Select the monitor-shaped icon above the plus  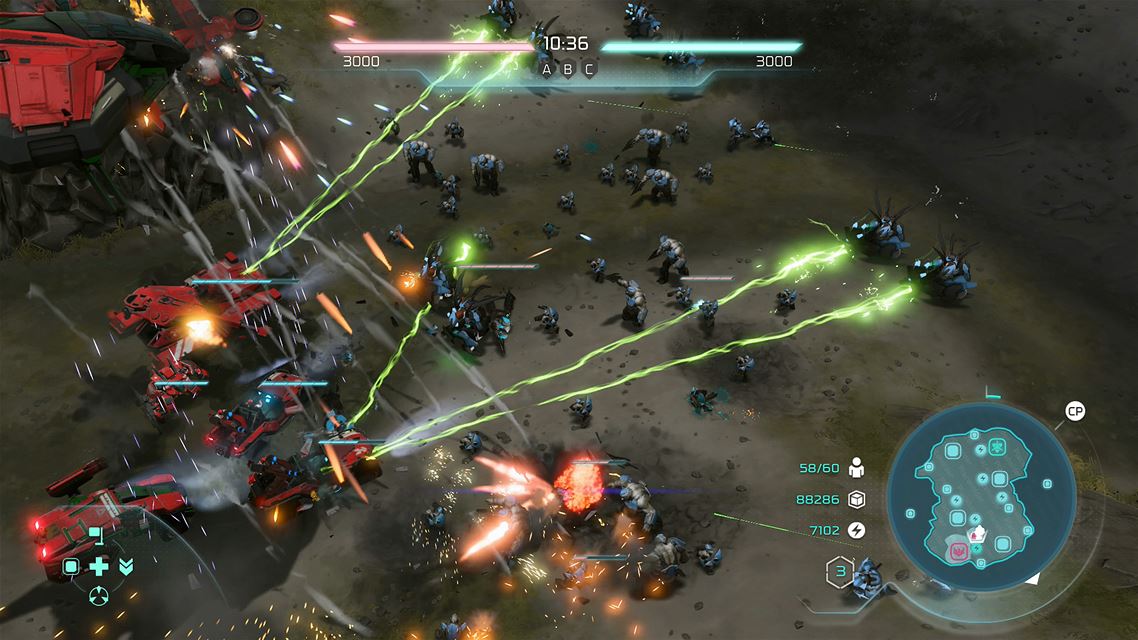tap(95, 536)
